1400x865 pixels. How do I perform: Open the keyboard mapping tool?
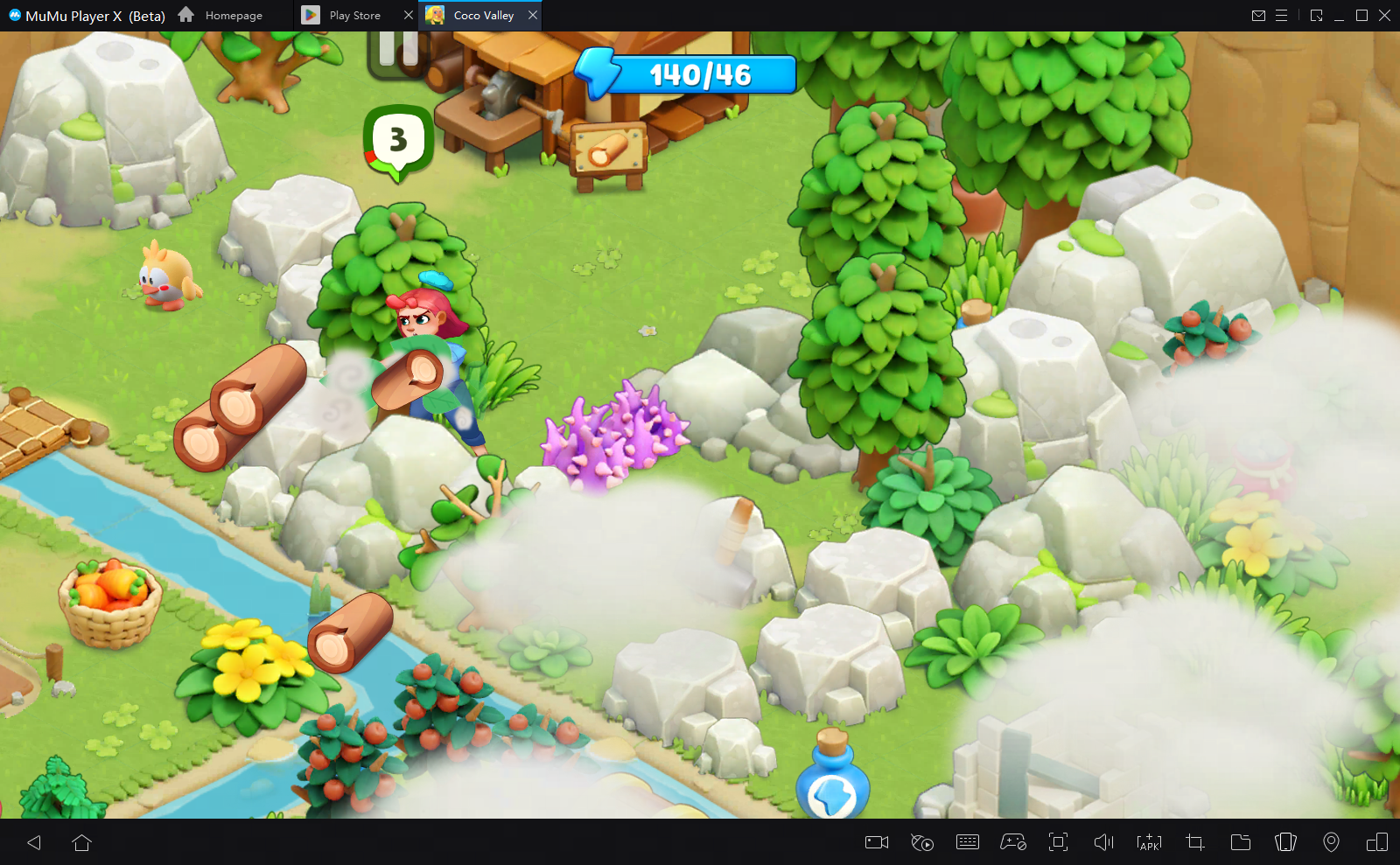[968, 842]
